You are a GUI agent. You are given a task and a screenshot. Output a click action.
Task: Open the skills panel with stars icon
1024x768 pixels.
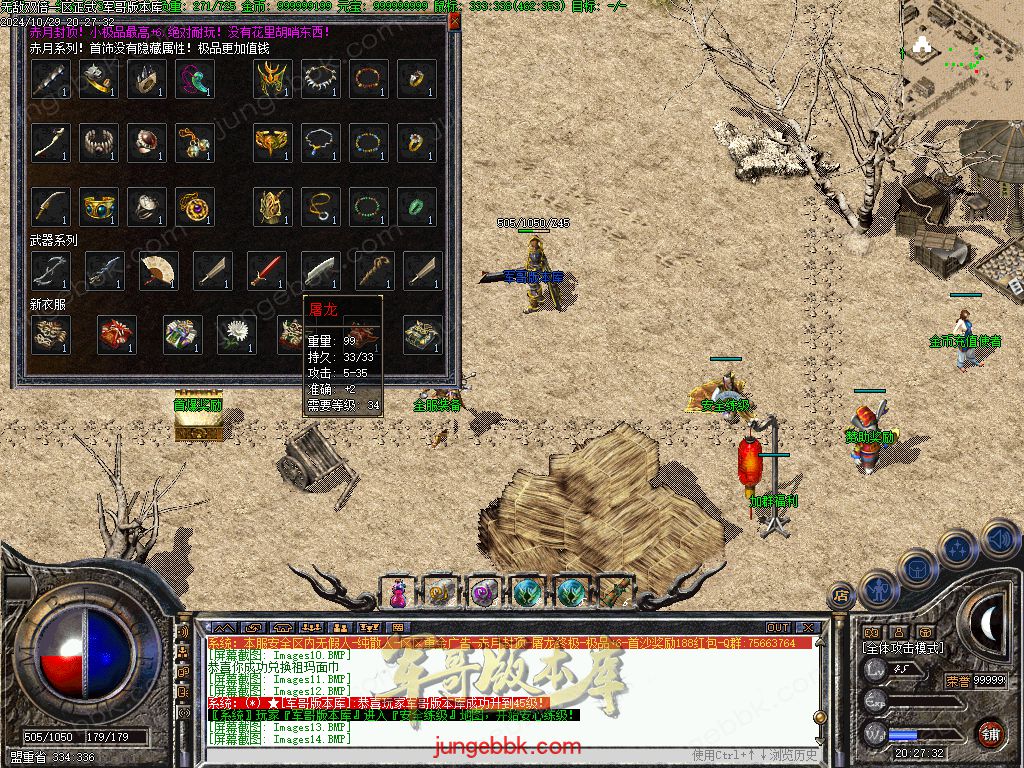pyautogui.click(x=958, y=548)
